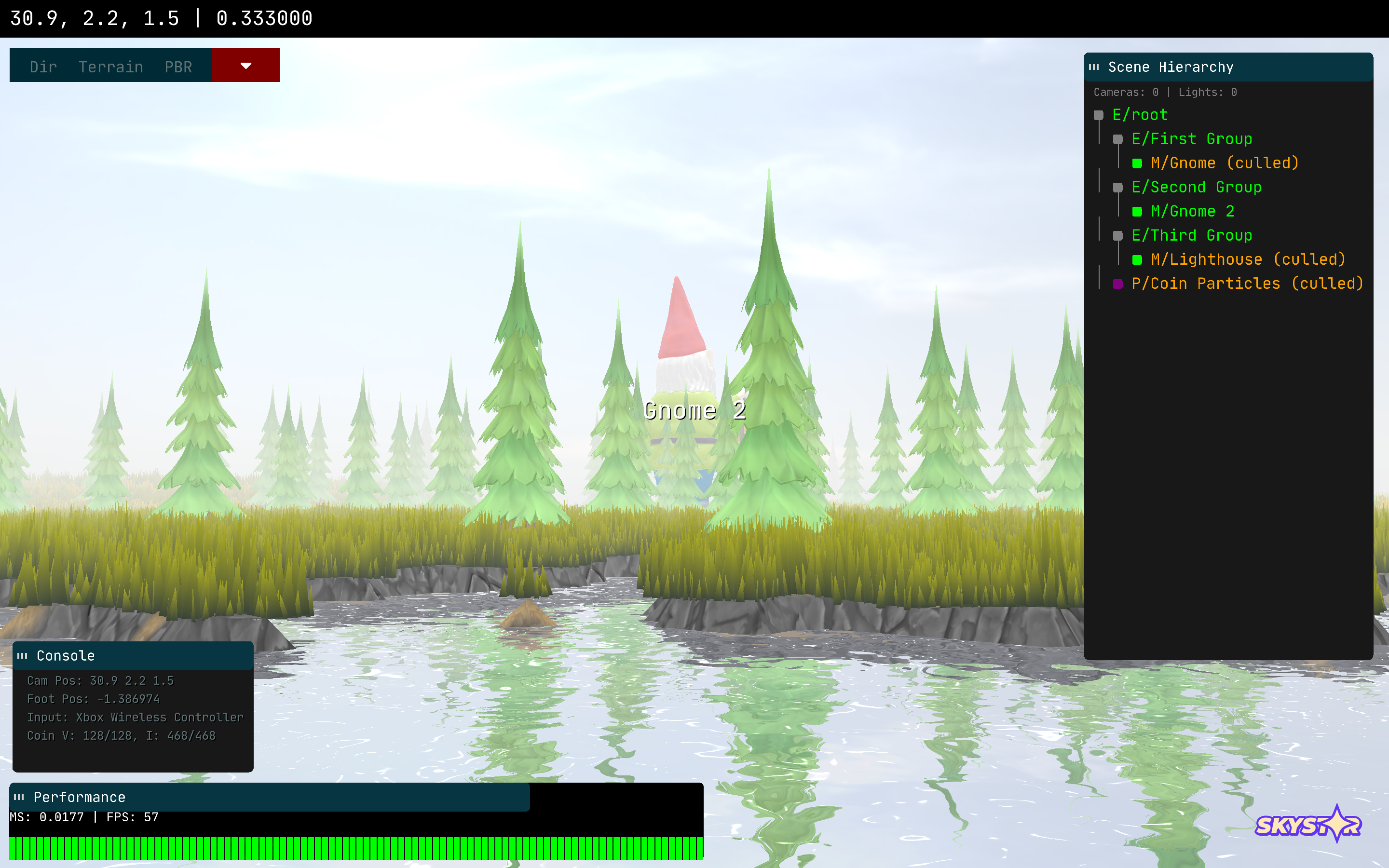Click the purple particle icon beside P/Coin Particles

click(1118, 284)
